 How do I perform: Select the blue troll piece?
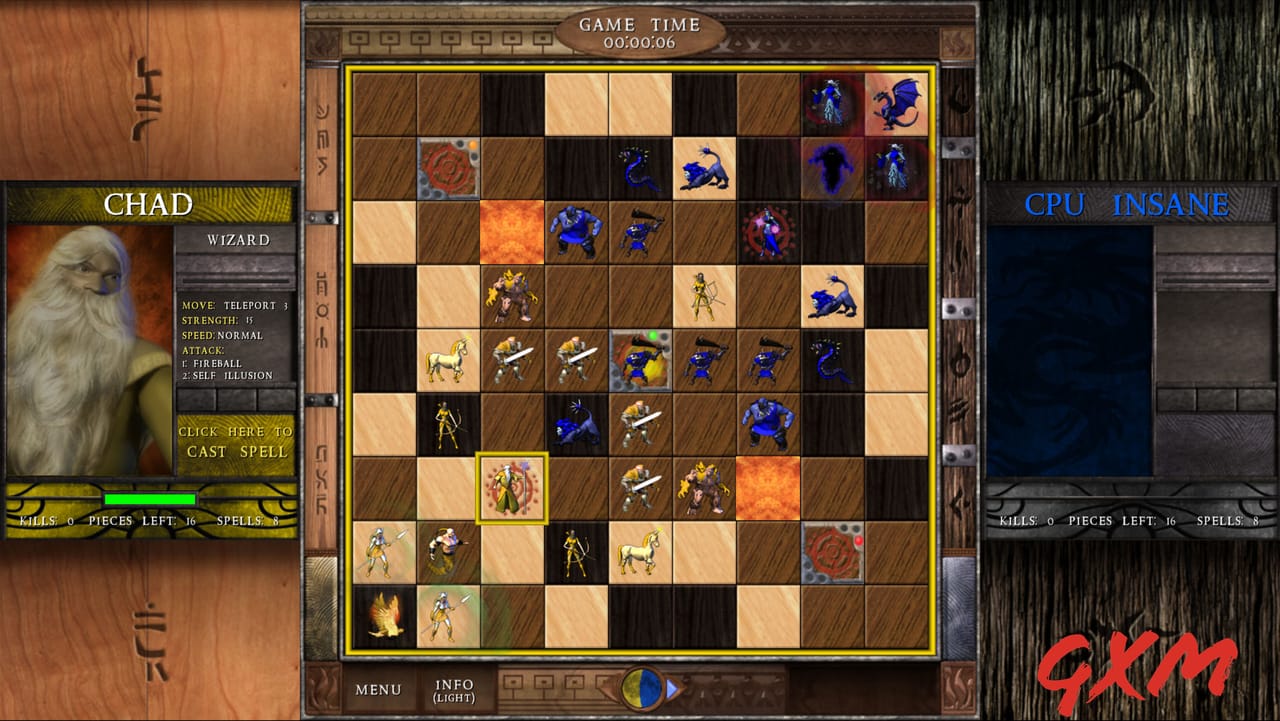coord(574,231)
